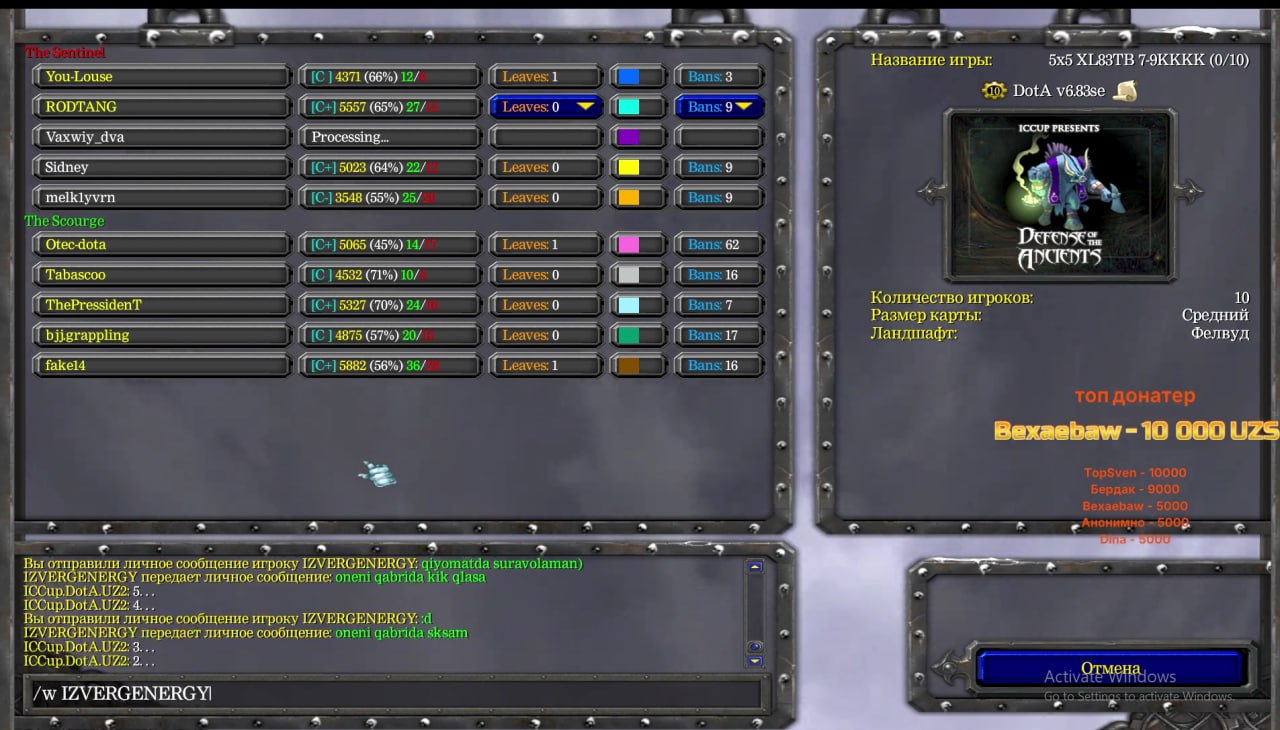The width and height of the screenshot is (1280, 730).
Task: Choose the ThePressidenT player slot
Action: click(x=162, y=305)
